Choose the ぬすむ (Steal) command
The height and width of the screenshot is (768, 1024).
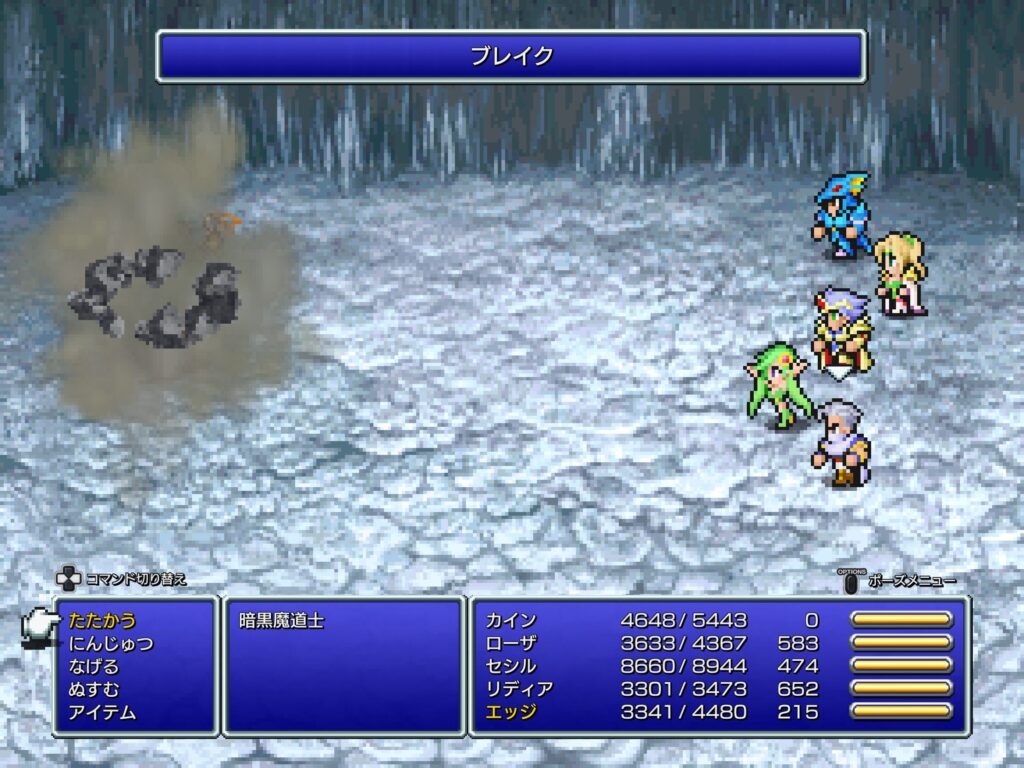tap(94, 690)
